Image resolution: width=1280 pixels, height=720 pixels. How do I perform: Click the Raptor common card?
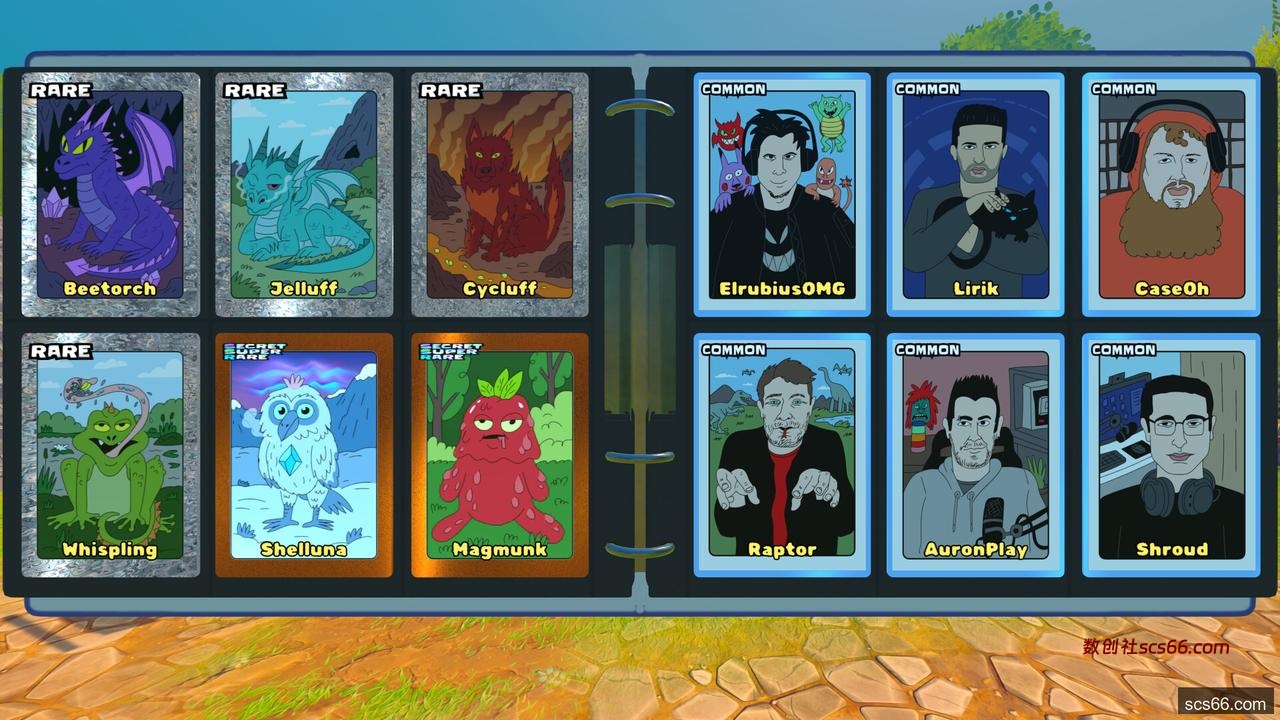click(782, 455)
